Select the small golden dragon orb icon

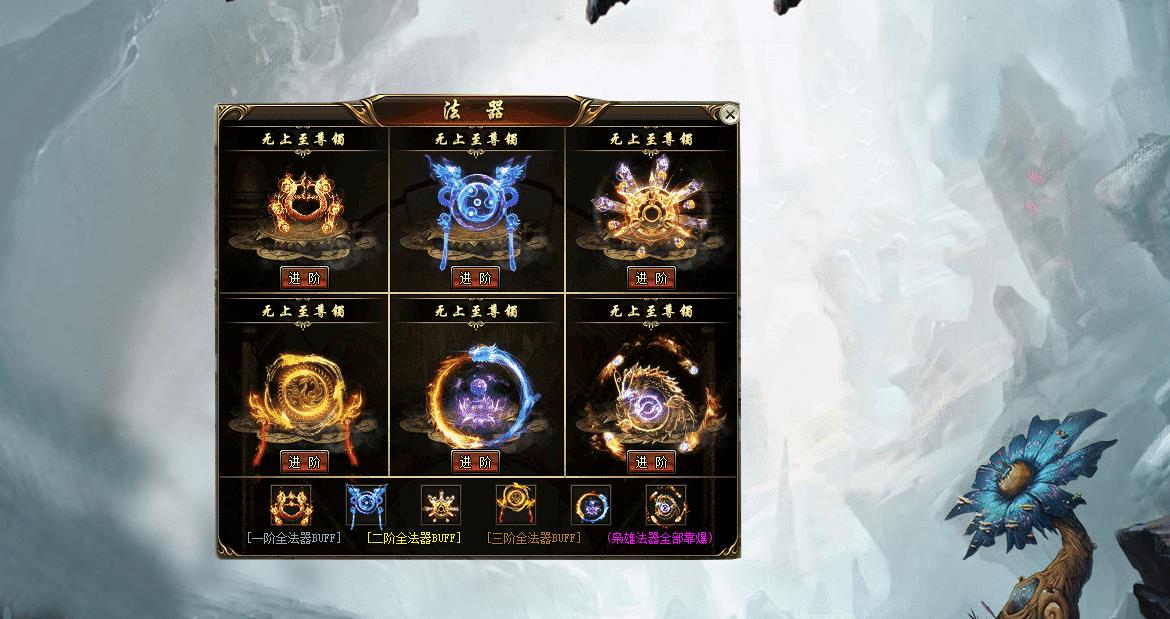[x=666, y=505]
